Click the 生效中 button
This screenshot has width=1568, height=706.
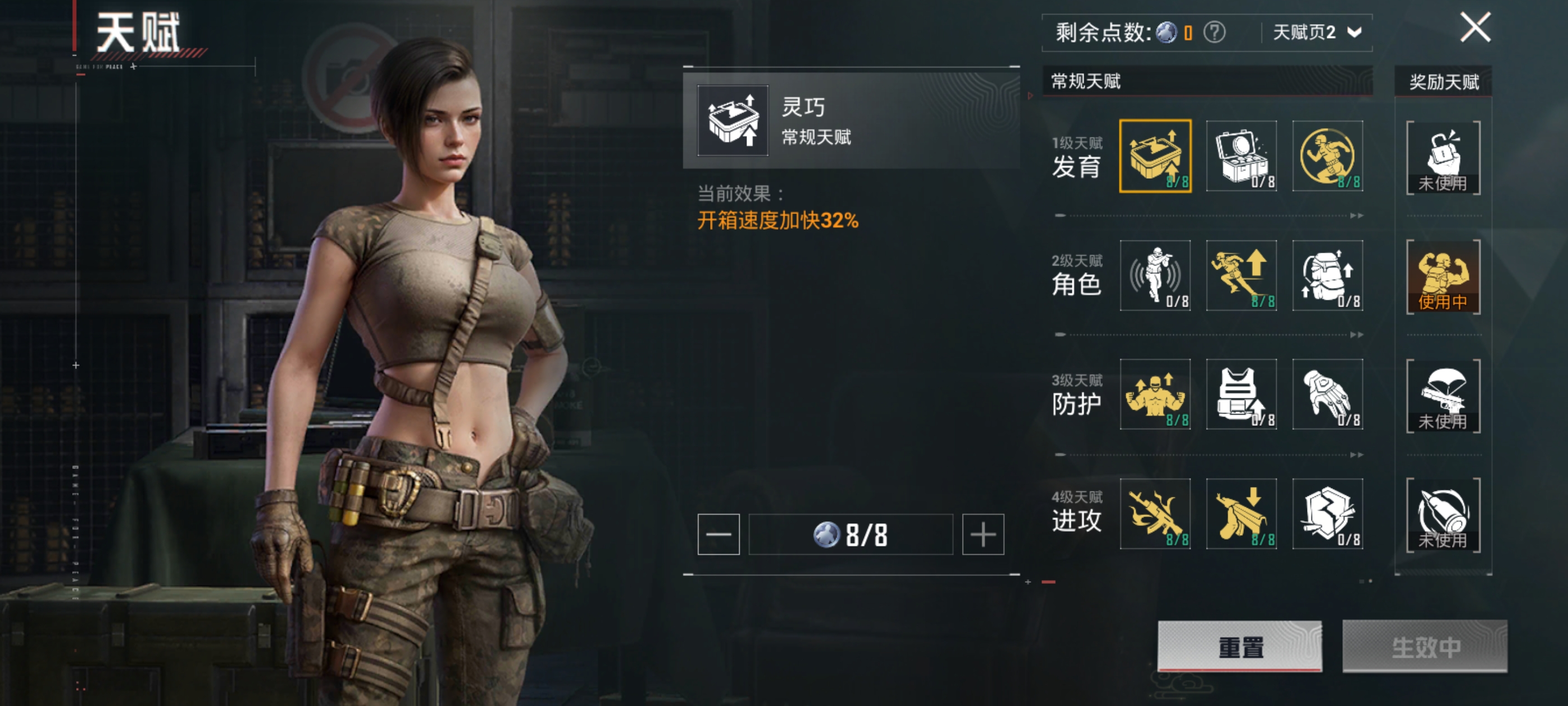click(1424, 646)
